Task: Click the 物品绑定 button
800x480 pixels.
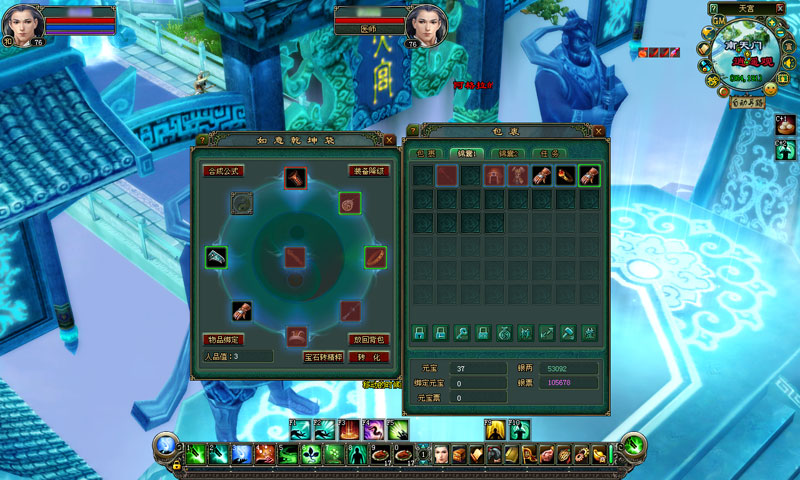Action: (x=224, y=339)
